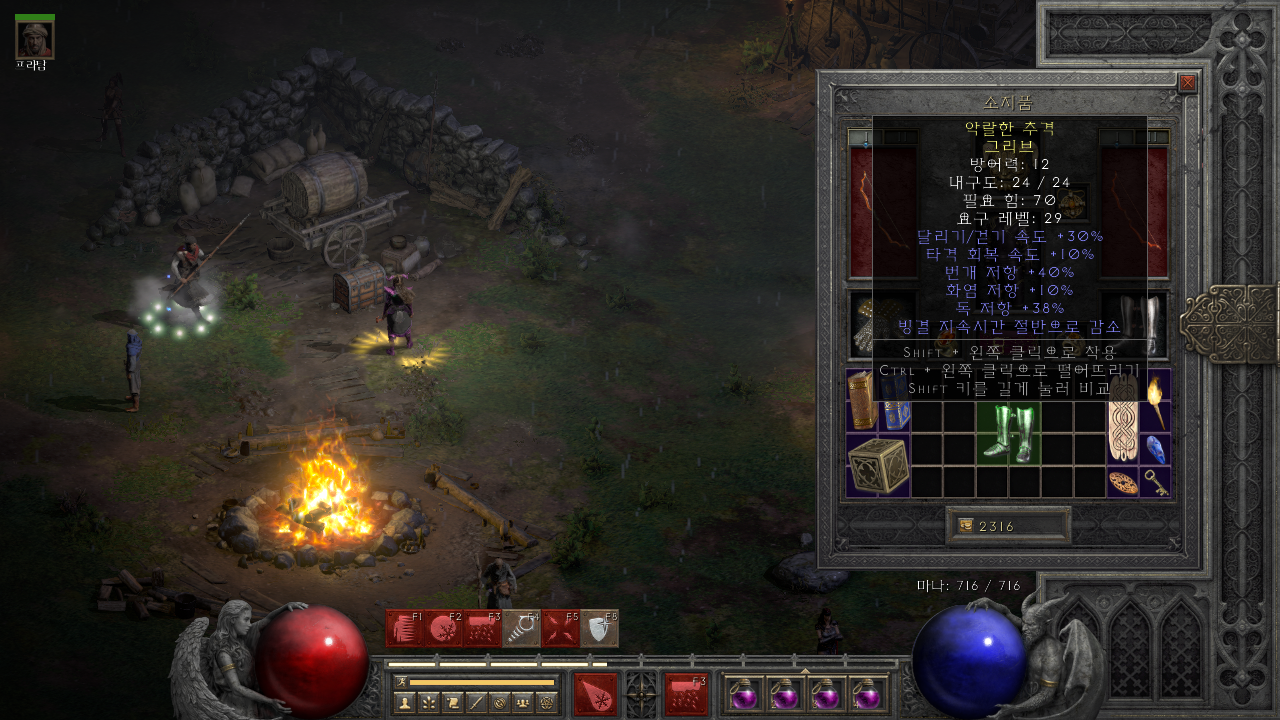Click the gold amount button
The image size is (1280, 720).
(1008, 526)
